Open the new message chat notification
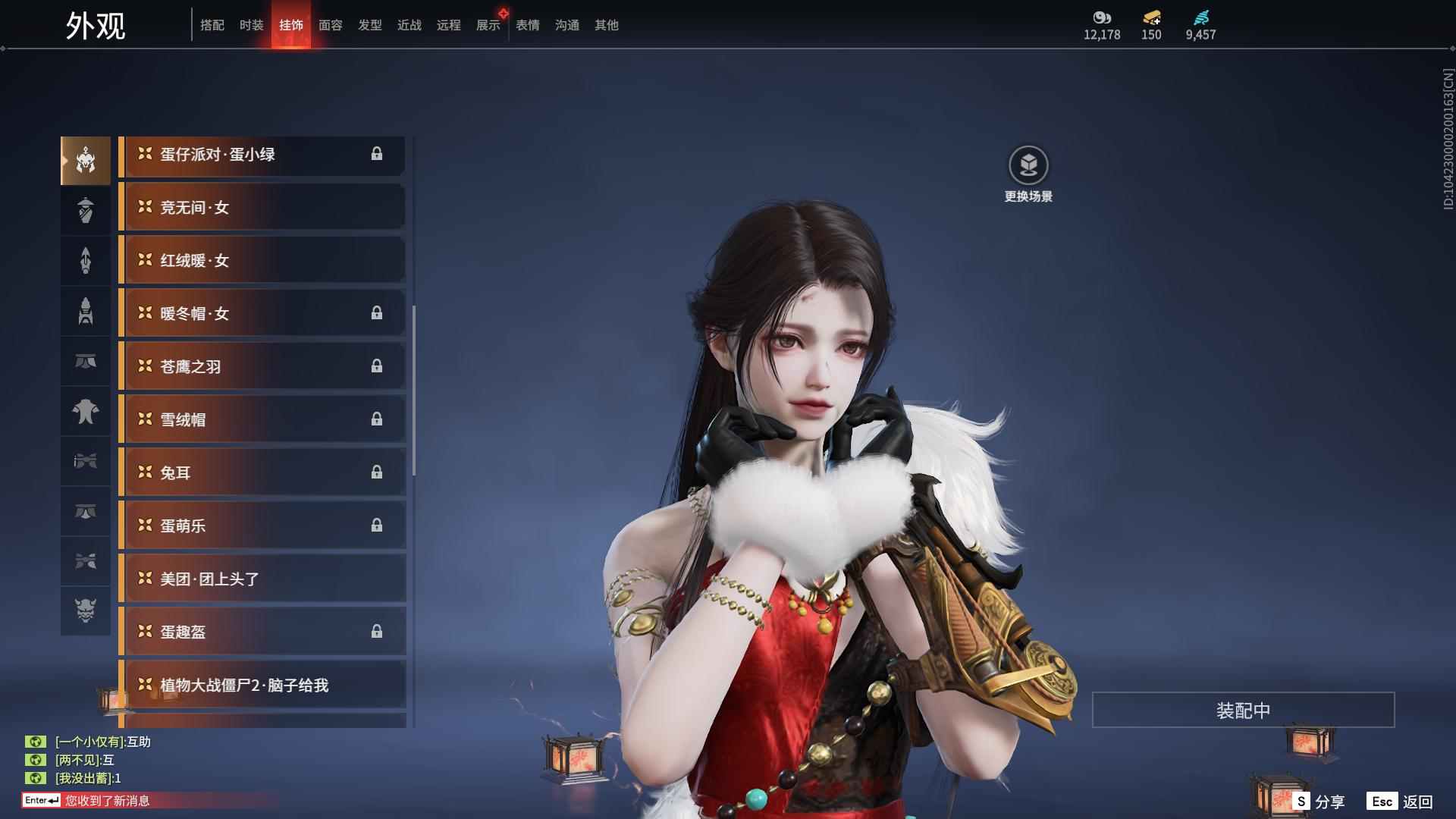The image size is (1456, 819). click(106, 800)
